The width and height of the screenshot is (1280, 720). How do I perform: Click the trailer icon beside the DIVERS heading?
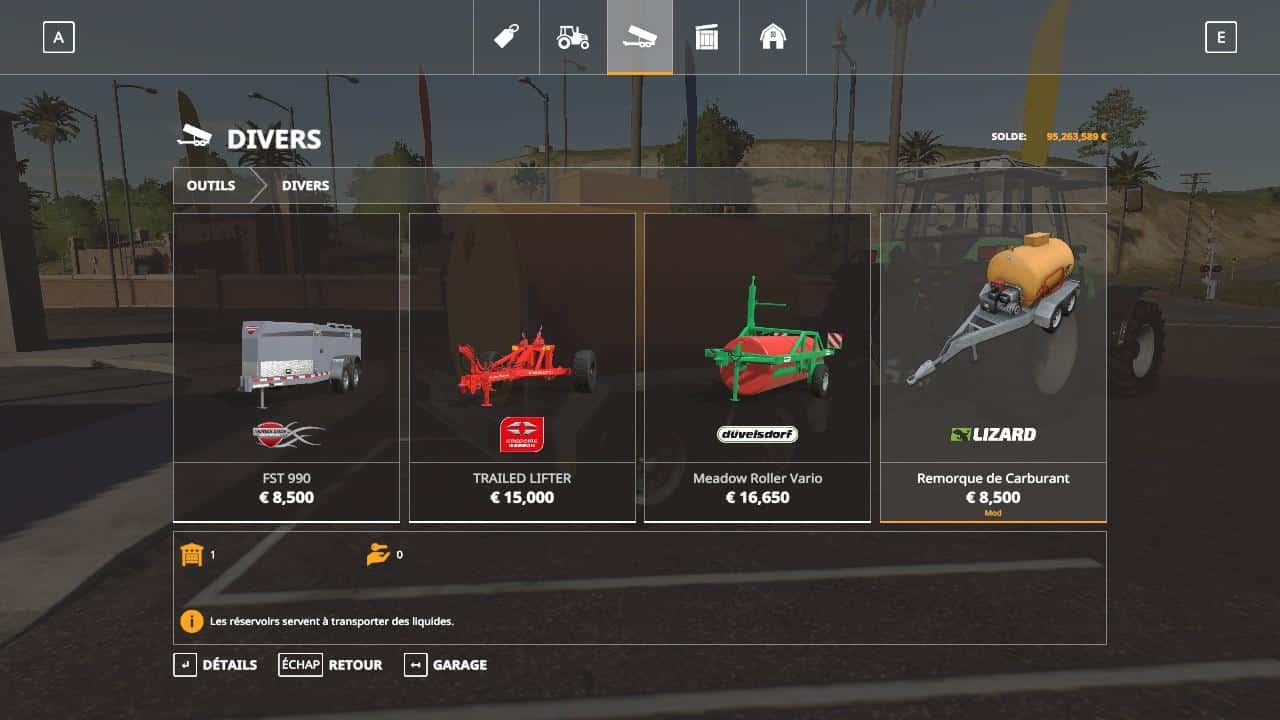point(196,139)
